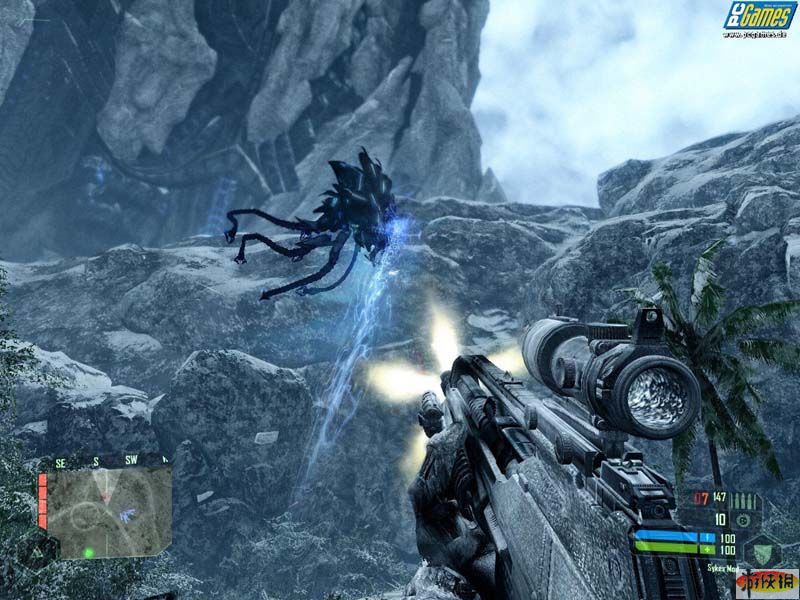The image size is (800, 600).
Task: Select the grenade icon
Action: pos(743,521)
